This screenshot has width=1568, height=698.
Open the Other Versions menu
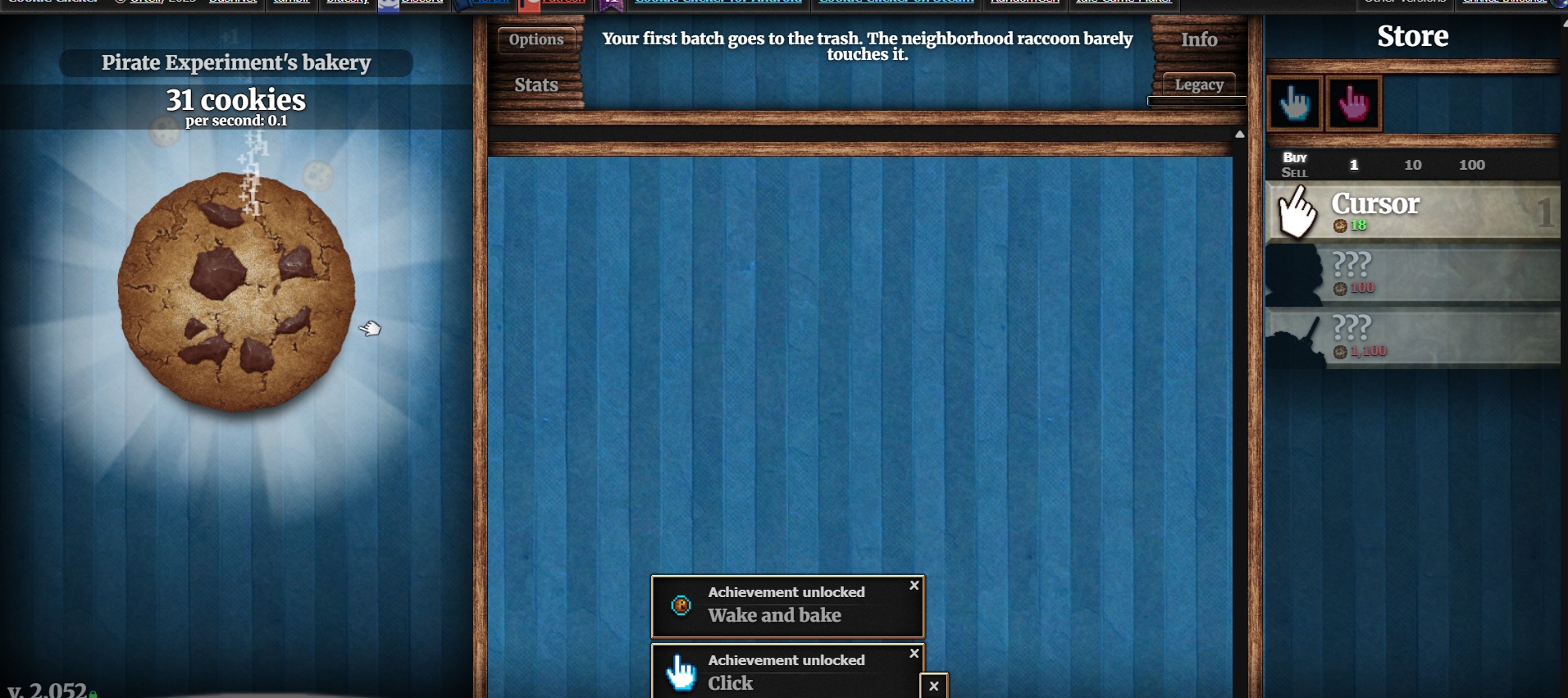click(x=1404, y=2)
